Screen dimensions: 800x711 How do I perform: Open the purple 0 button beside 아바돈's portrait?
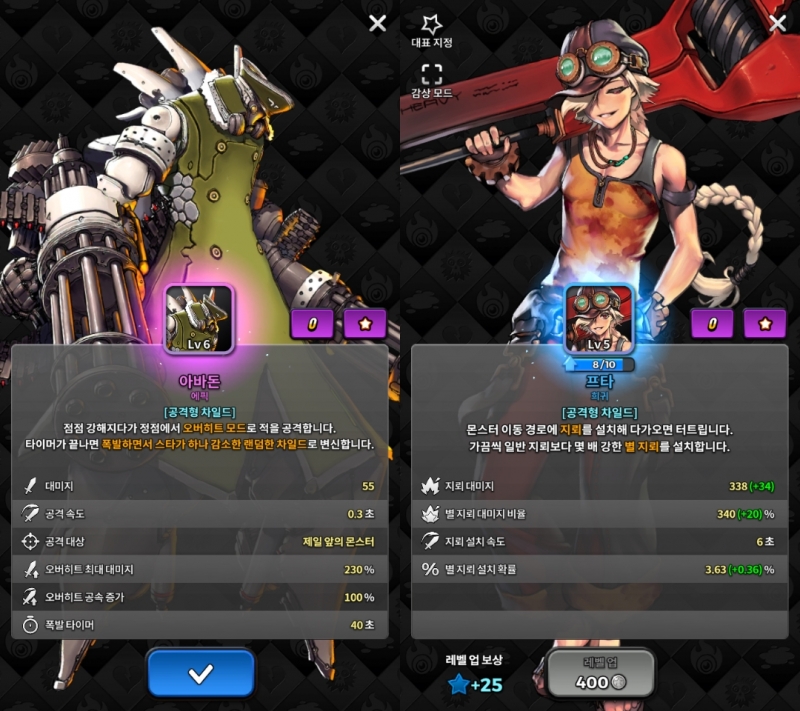tap(312, 324)
